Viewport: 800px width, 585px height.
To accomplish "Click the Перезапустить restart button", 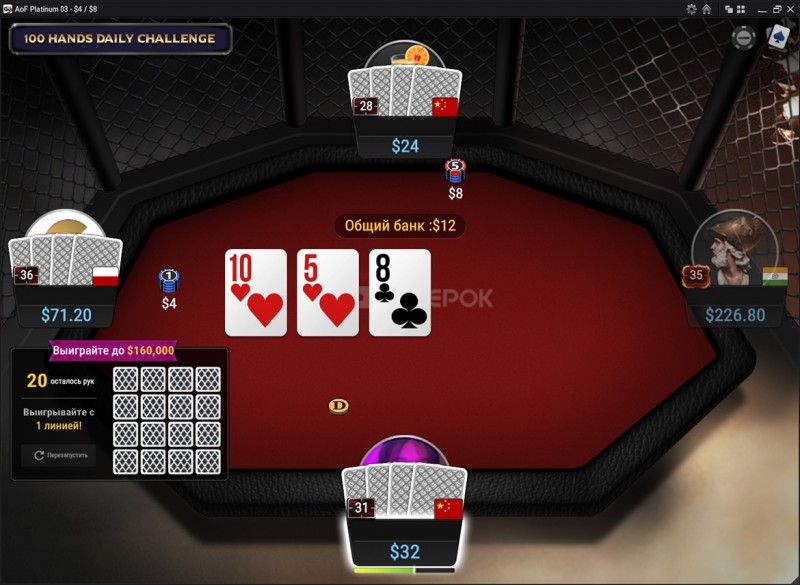I will 59,455.
